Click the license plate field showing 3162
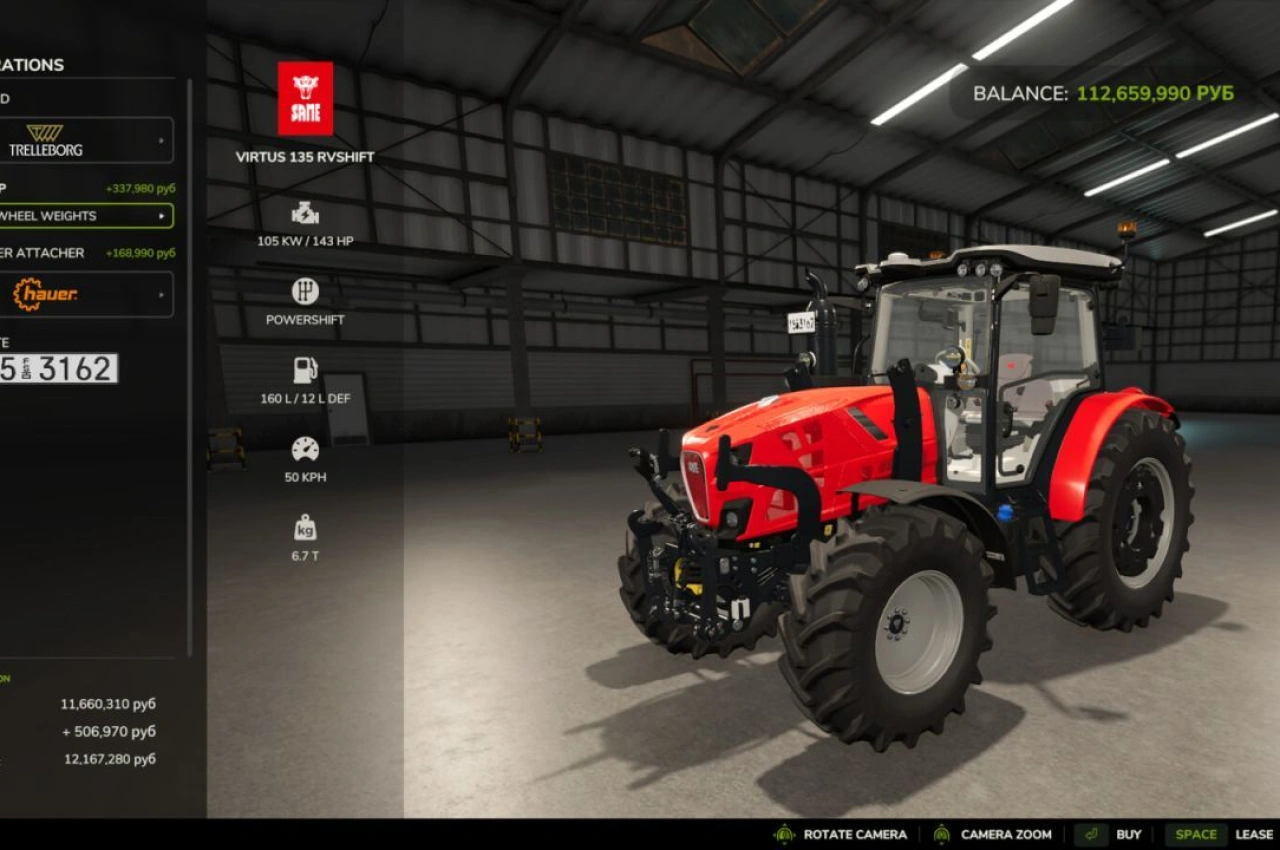Image resolution: width=1280 pixels, height=850 pixels. pyautogui.click(x=60, y=369)
